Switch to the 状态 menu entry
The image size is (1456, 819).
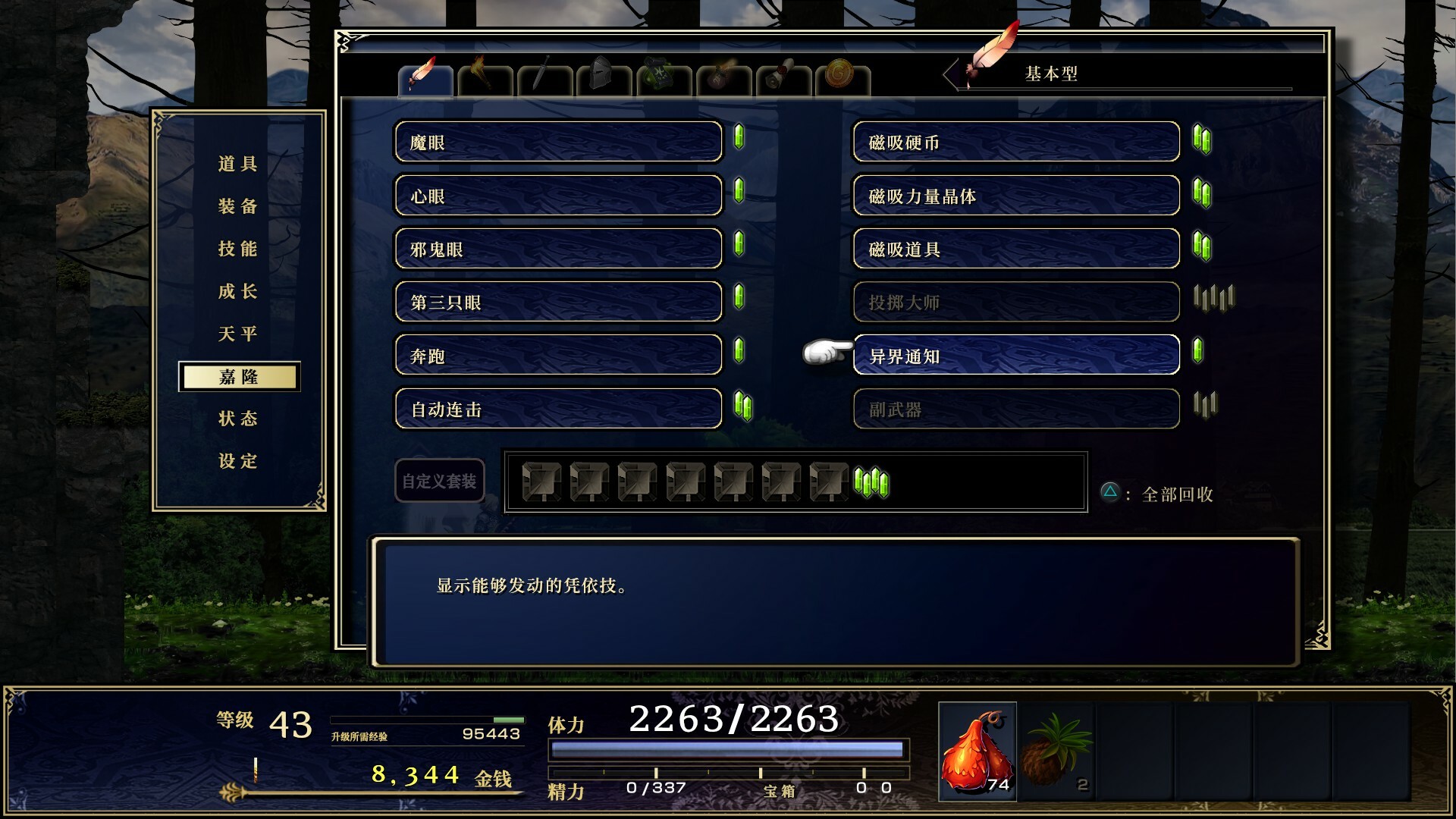pos(237,418)
